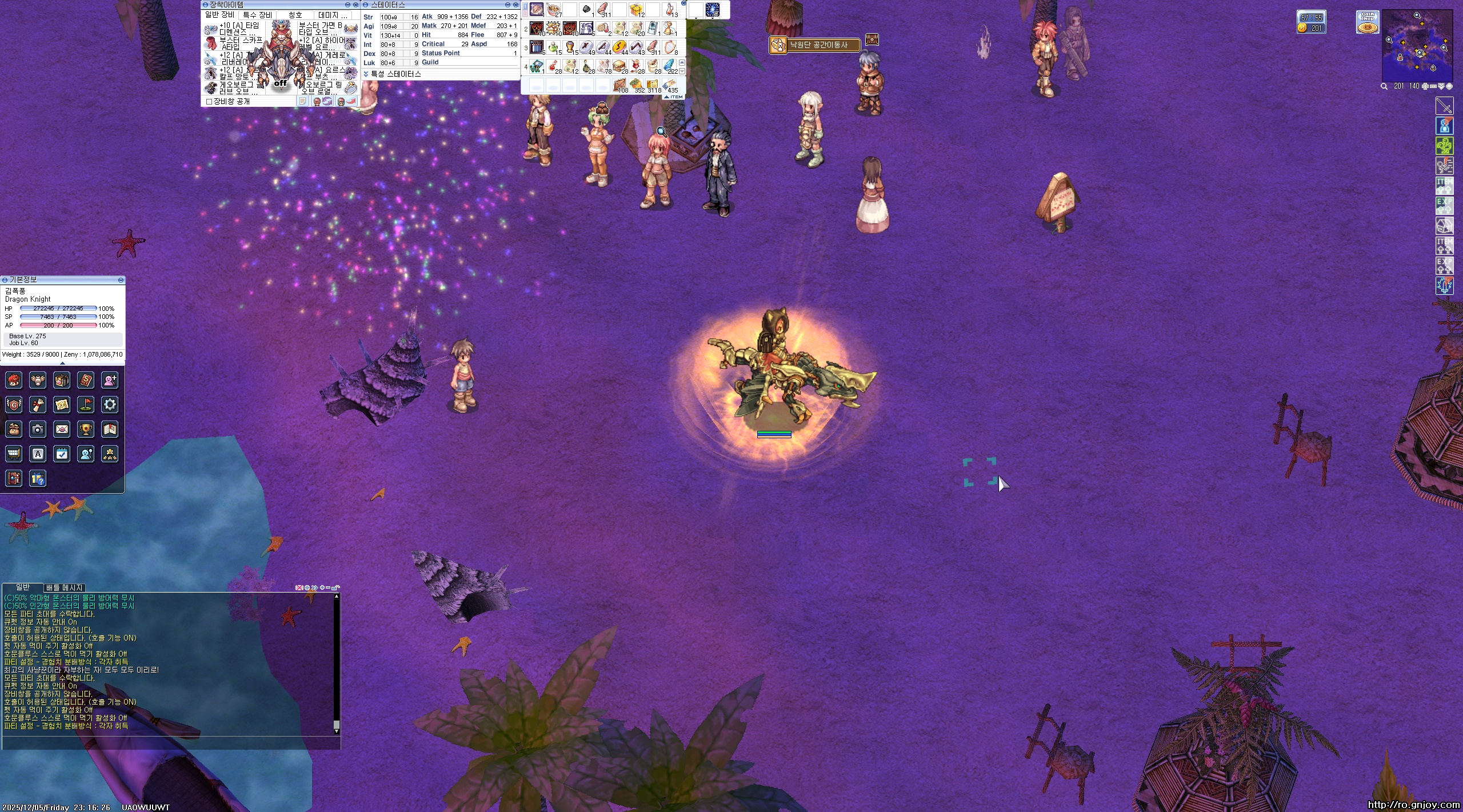Switch to the 배틀 메시지 chat tab

tap(65, 587)
